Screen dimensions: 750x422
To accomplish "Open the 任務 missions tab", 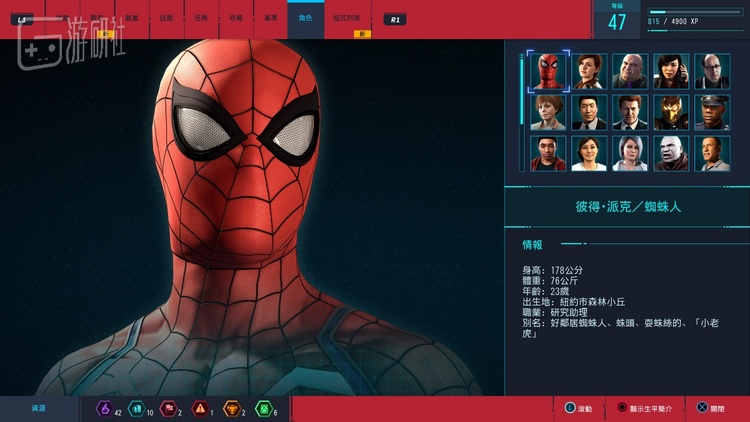I will 200,18.
